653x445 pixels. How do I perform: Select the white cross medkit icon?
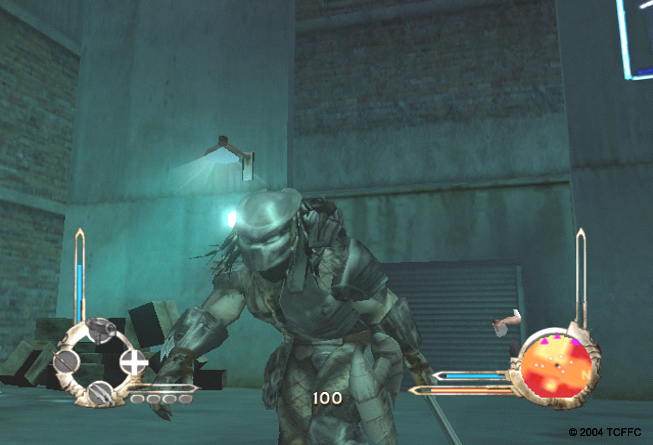(x=133, y=360)
